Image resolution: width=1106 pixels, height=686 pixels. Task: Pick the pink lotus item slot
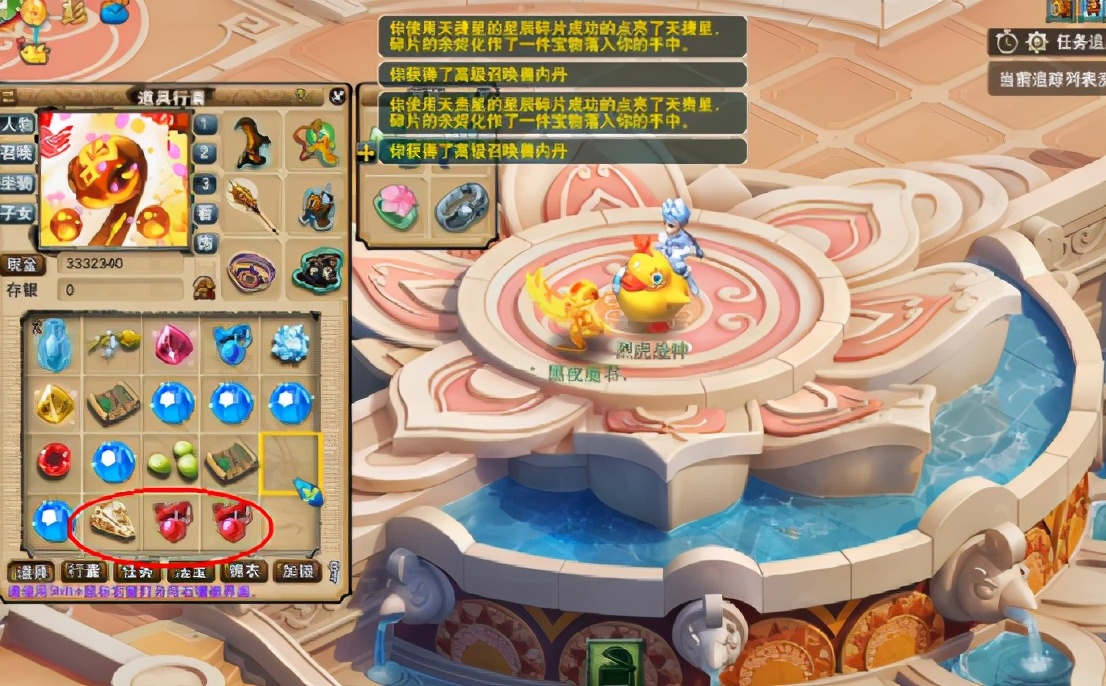pyautogui.click(x=395, y=207)
